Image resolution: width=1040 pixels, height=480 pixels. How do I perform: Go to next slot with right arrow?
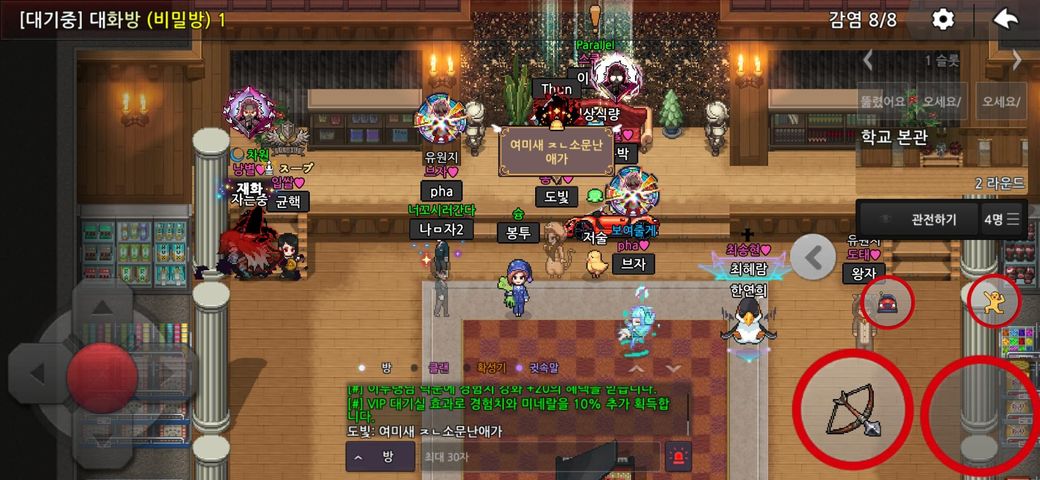tap(1017, 60)
